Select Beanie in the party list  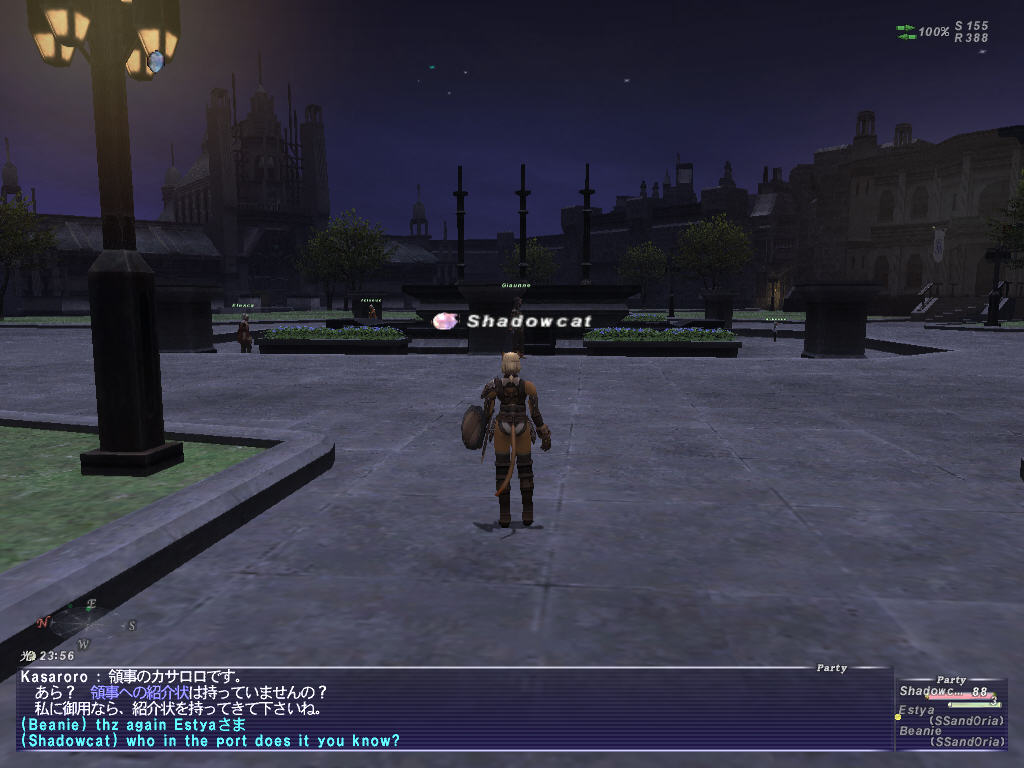921,731
